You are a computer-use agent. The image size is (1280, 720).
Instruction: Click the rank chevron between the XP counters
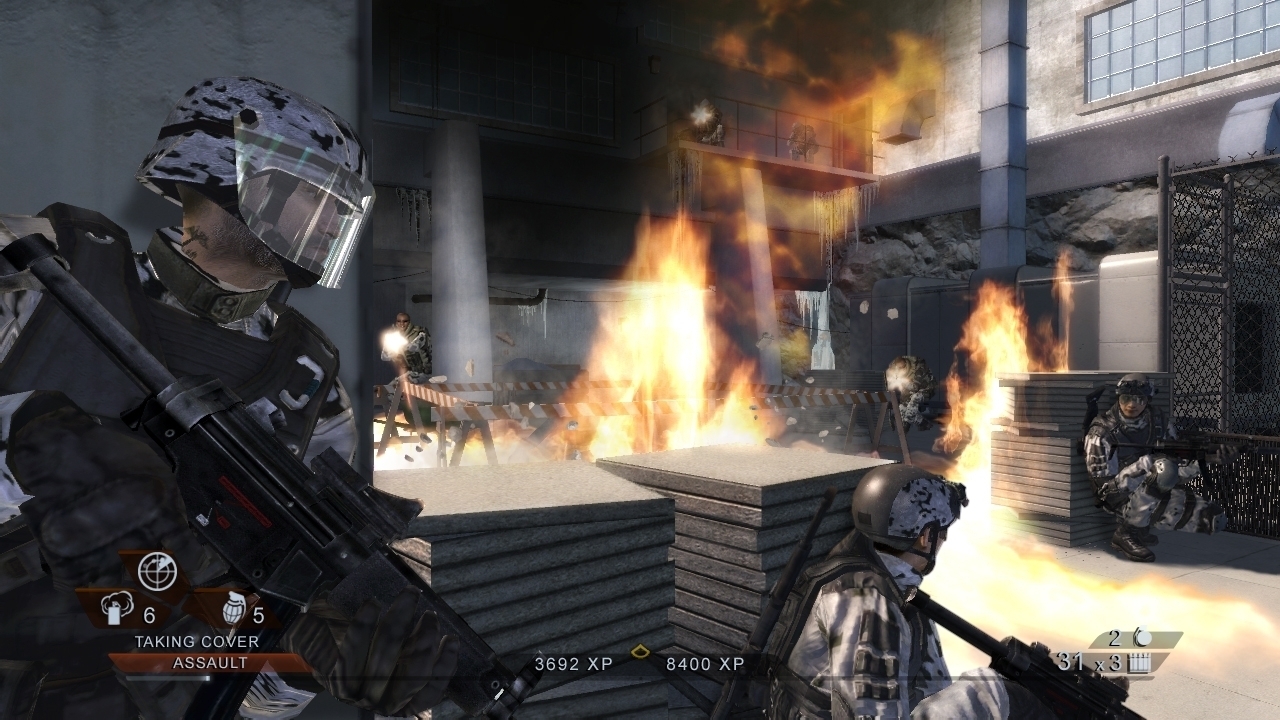640,650
